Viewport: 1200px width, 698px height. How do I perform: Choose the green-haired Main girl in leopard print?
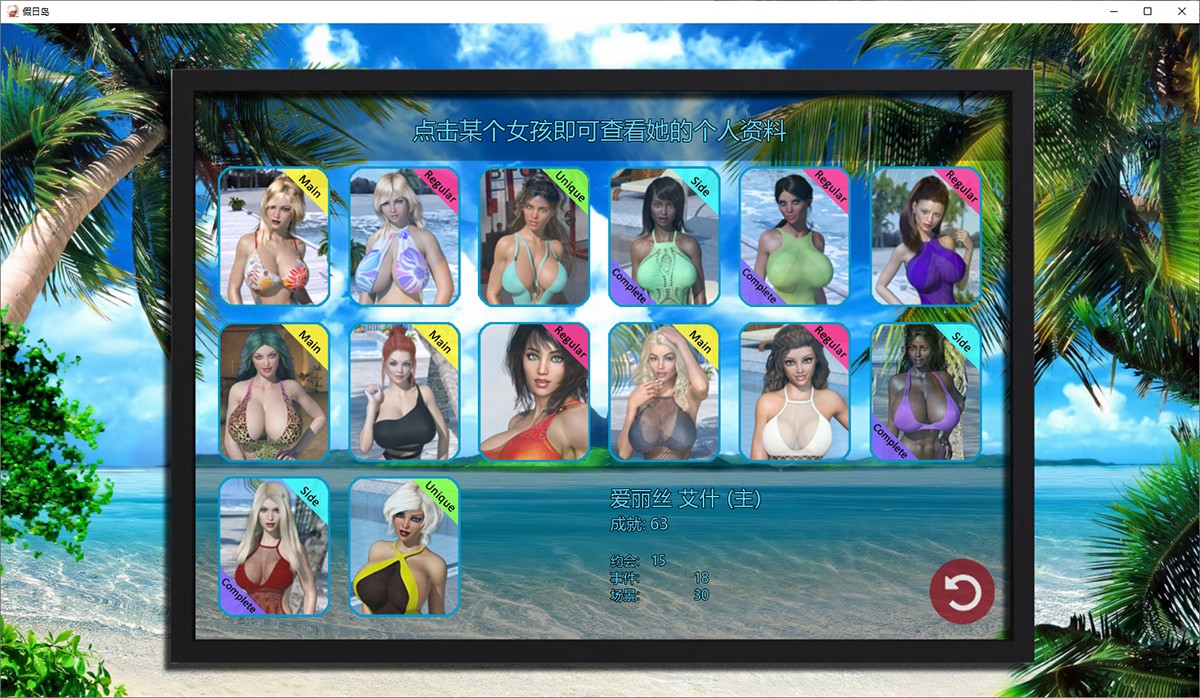[x=274, y=392]
